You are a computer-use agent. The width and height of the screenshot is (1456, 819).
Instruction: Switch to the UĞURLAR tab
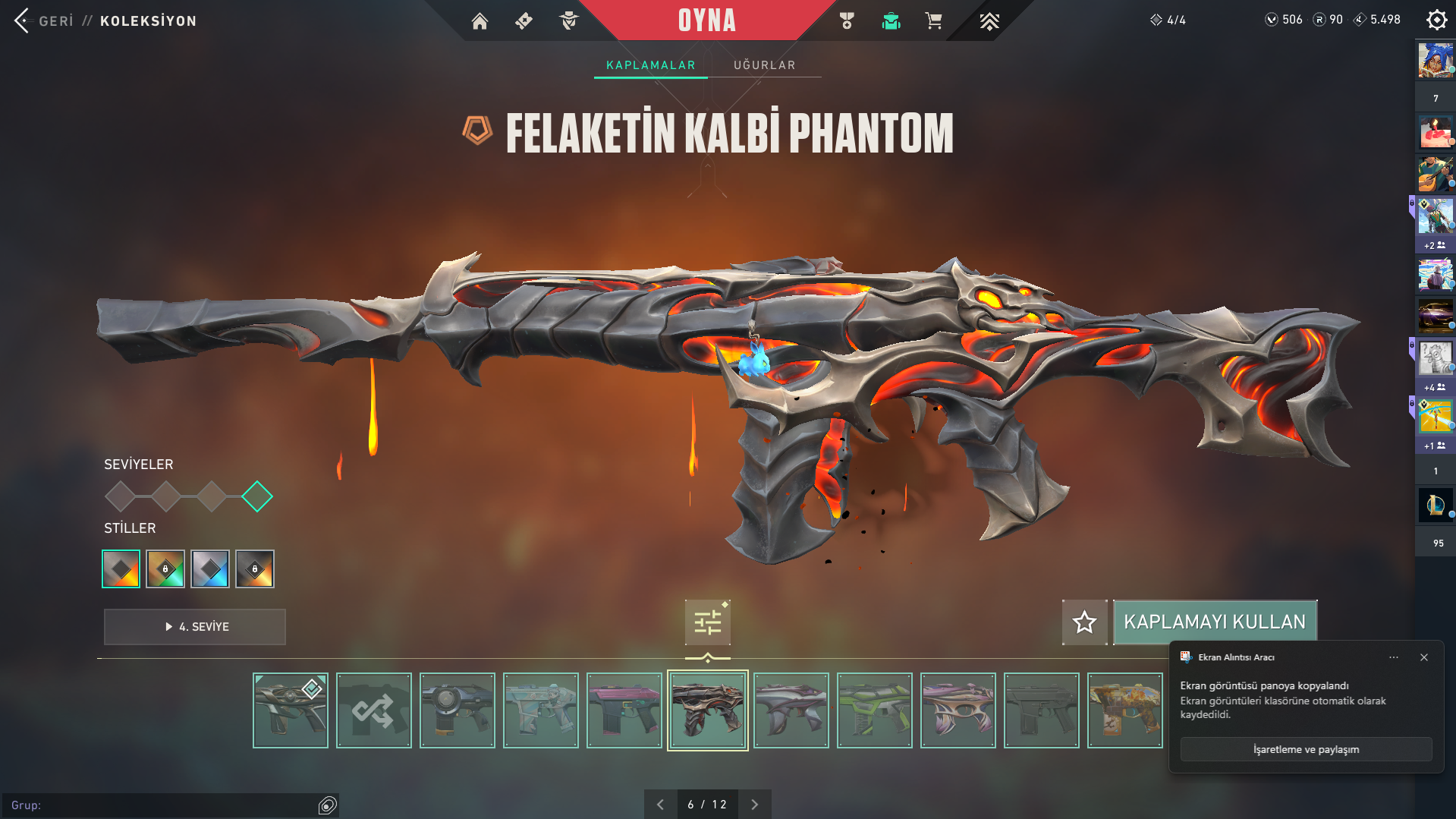point(764,65)
